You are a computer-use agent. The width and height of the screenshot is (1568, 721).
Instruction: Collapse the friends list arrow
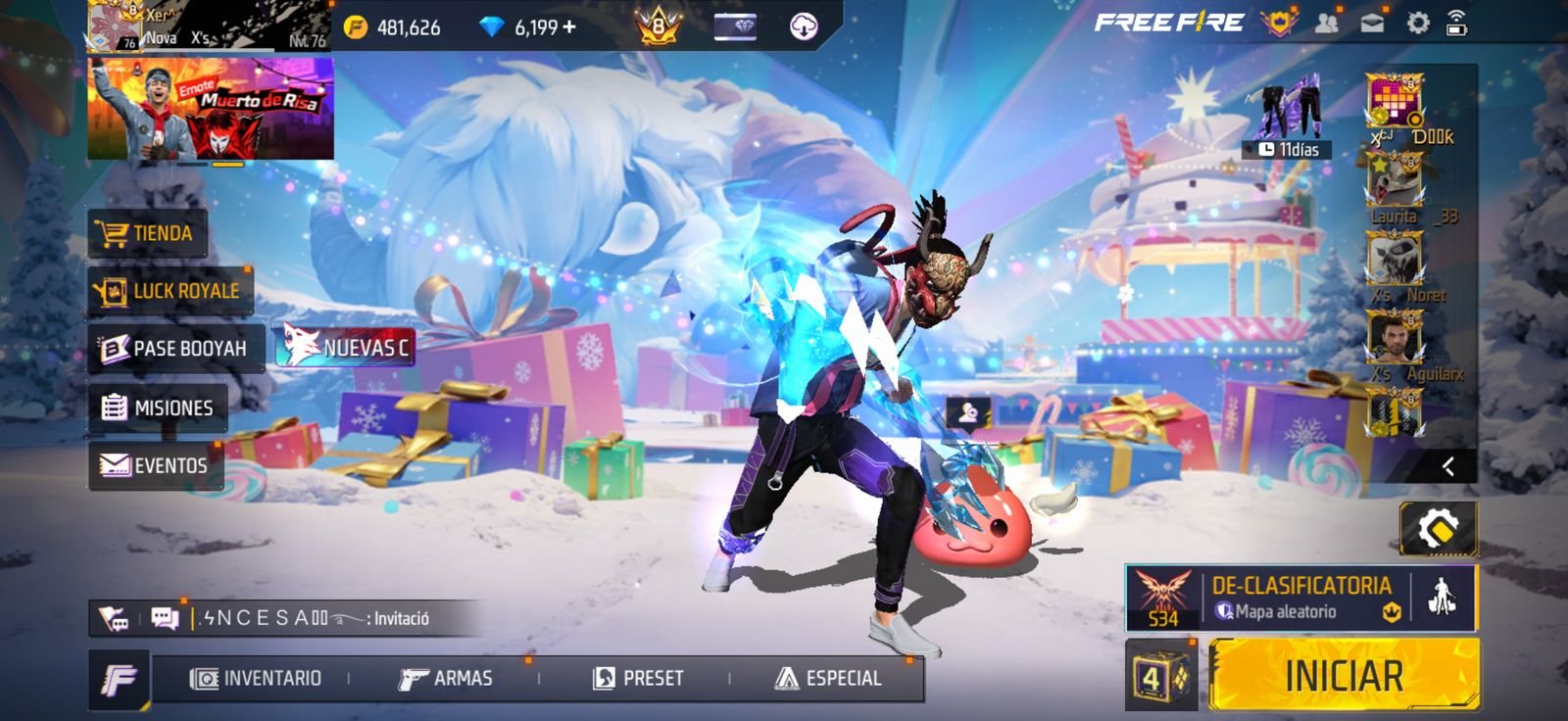click(1448, 466)
